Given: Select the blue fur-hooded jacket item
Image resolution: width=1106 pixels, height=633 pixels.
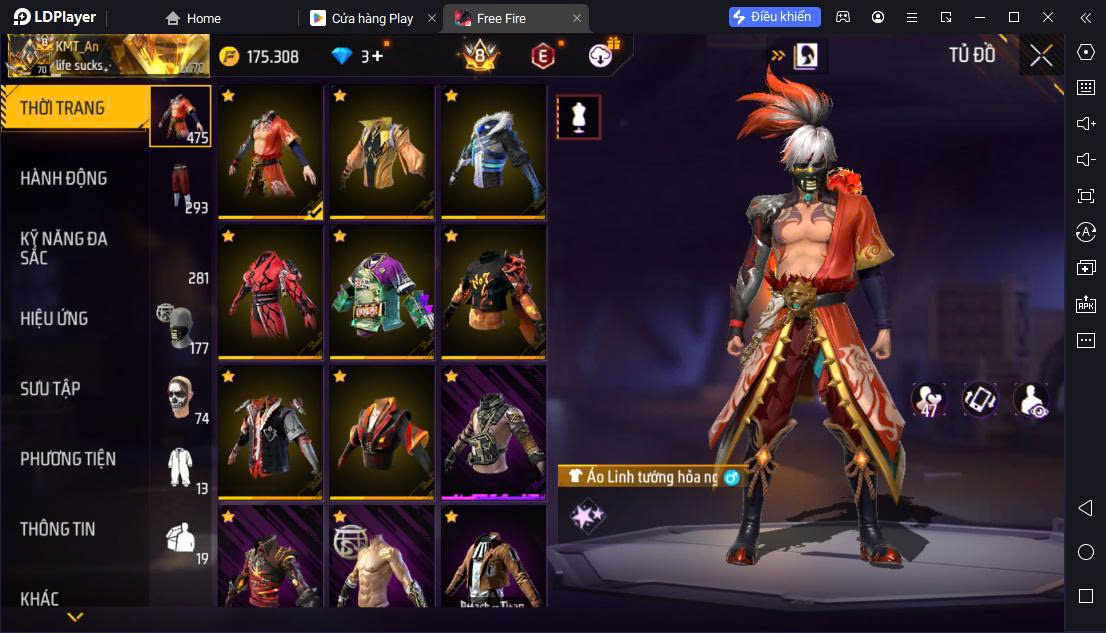Looking at the screenshot, I should [493, 151].
